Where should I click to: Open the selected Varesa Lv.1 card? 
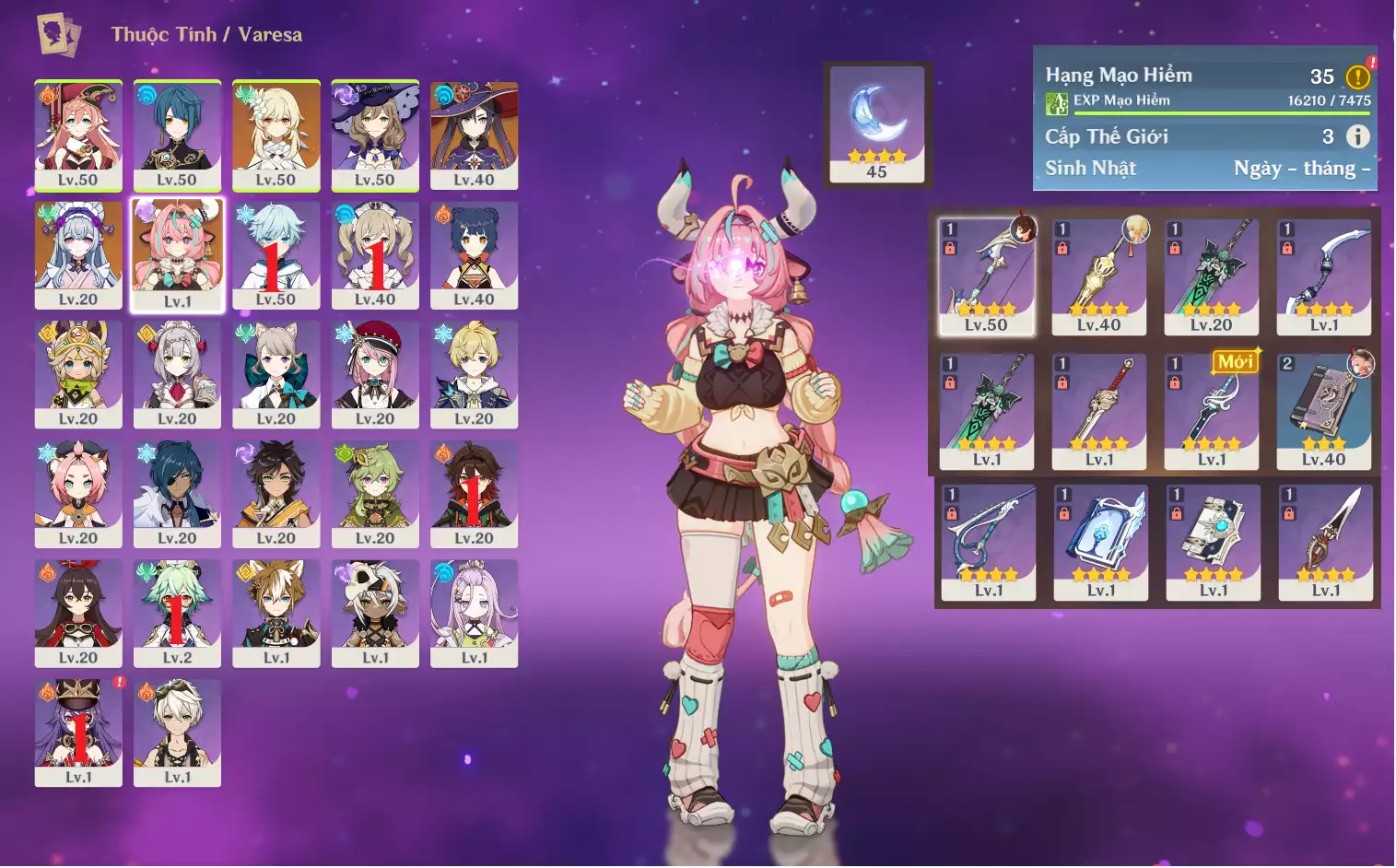pos(177,255)
